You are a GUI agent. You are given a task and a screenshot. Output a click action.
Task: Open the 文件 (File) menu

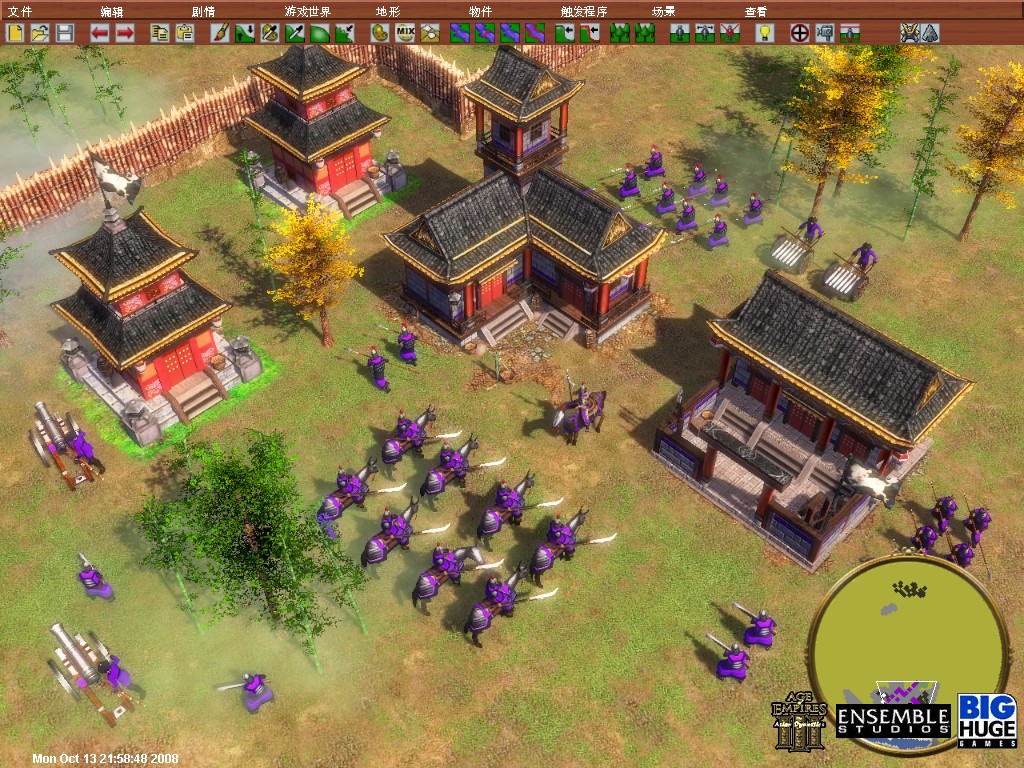(x=19, y=11)
